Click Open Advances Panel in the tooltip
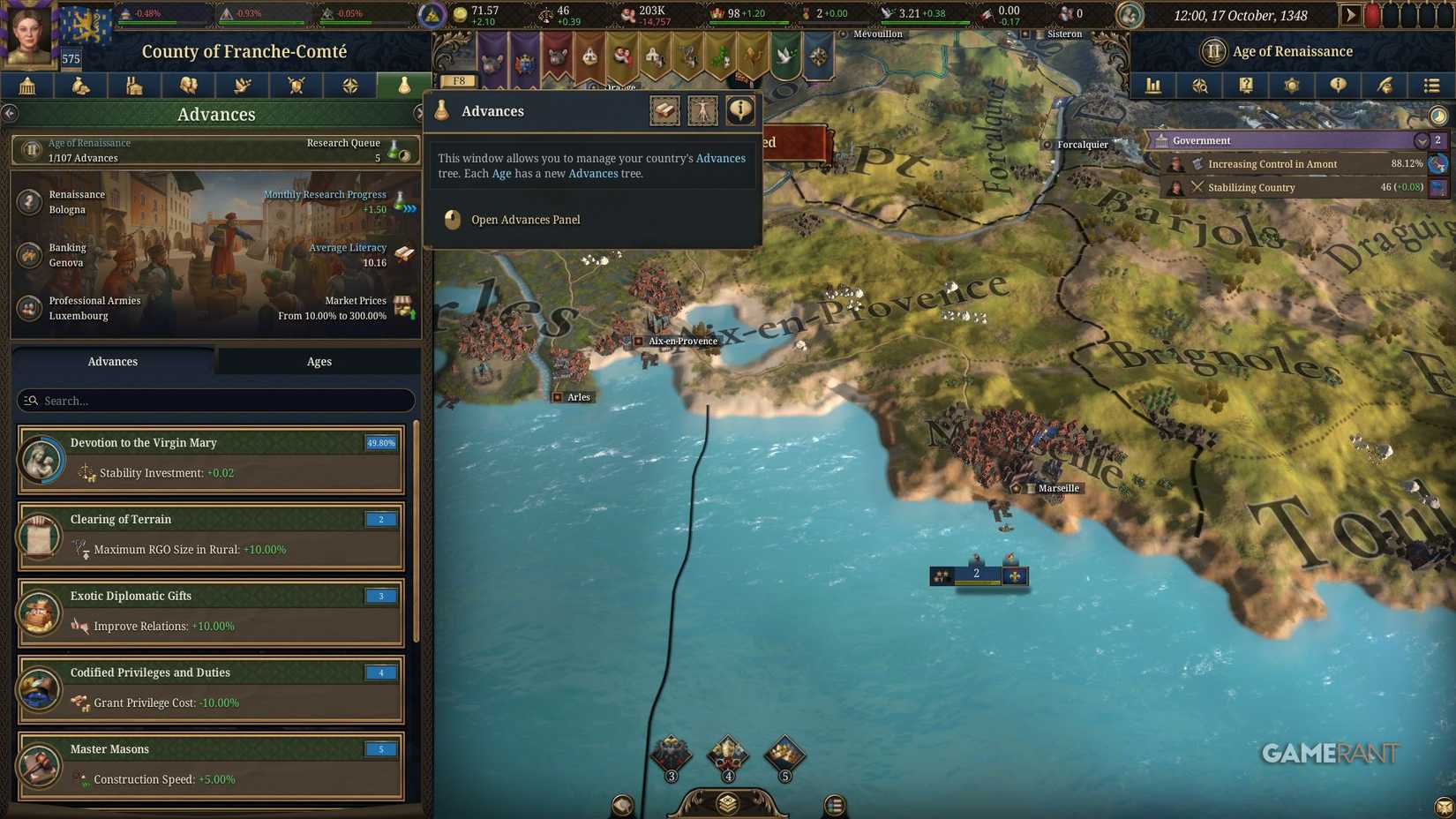The height and width of the screenshot is (819, 1456). (x=526, y=219)
